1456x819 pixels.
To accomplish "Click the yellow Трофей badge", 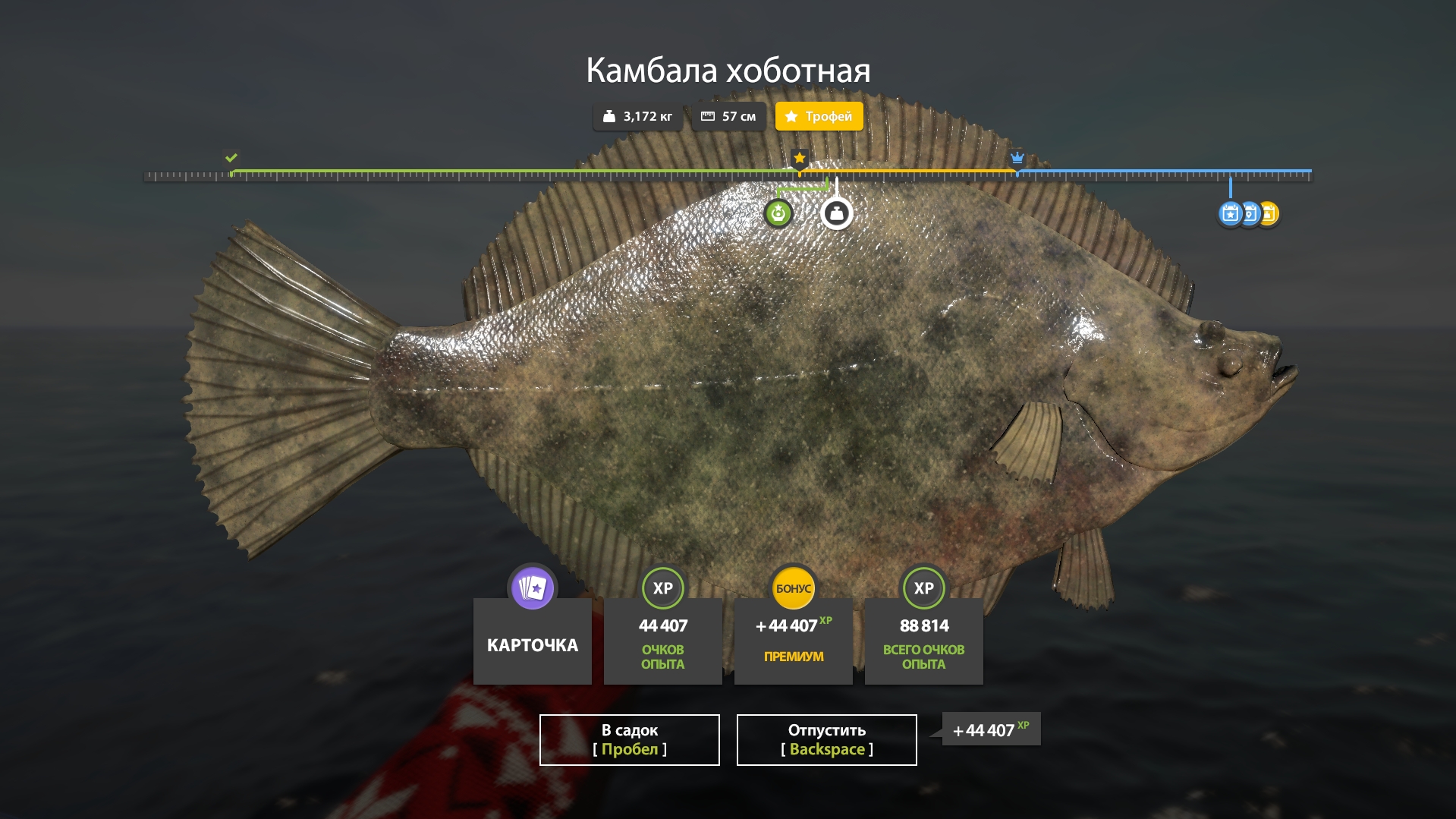I will tap(819, 116).
